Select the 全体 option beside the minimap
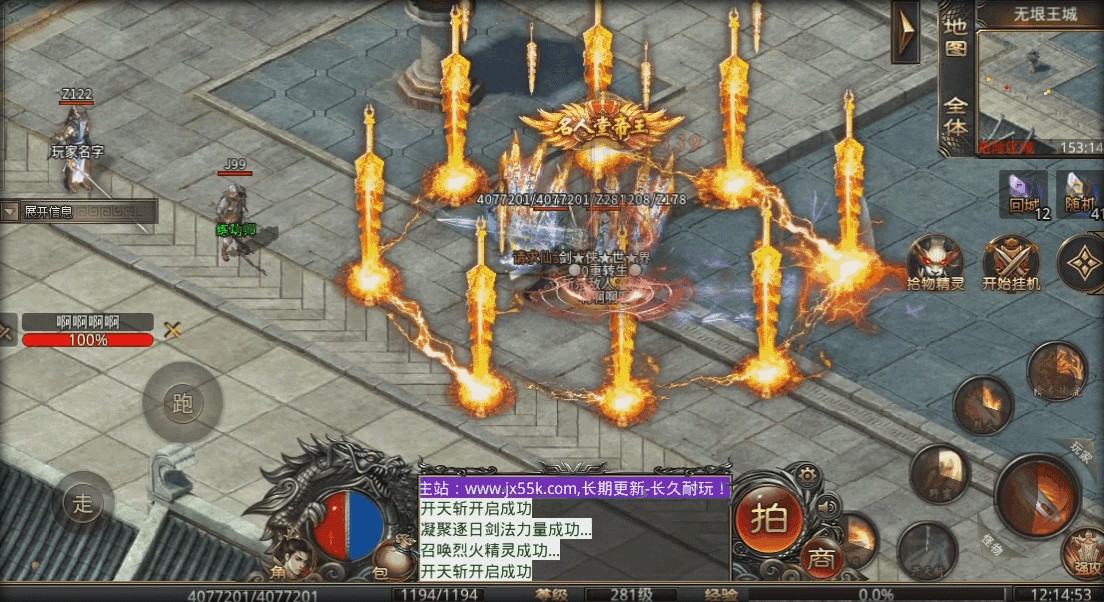The width and height of the screenshot is (1104, 602). point(956,117)
